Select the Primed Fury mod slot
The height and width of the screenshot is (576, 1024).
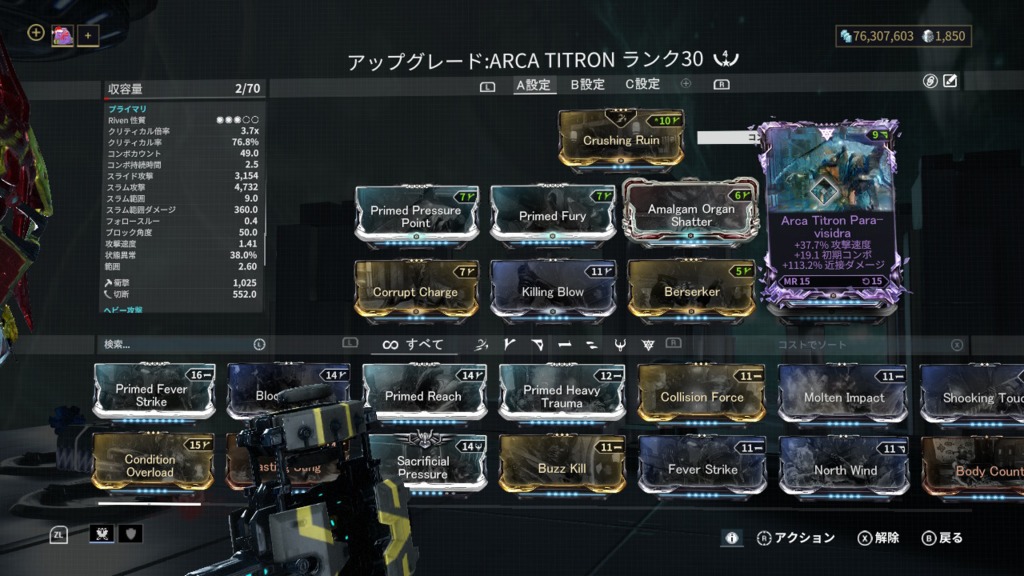click(x=552, y=215)
